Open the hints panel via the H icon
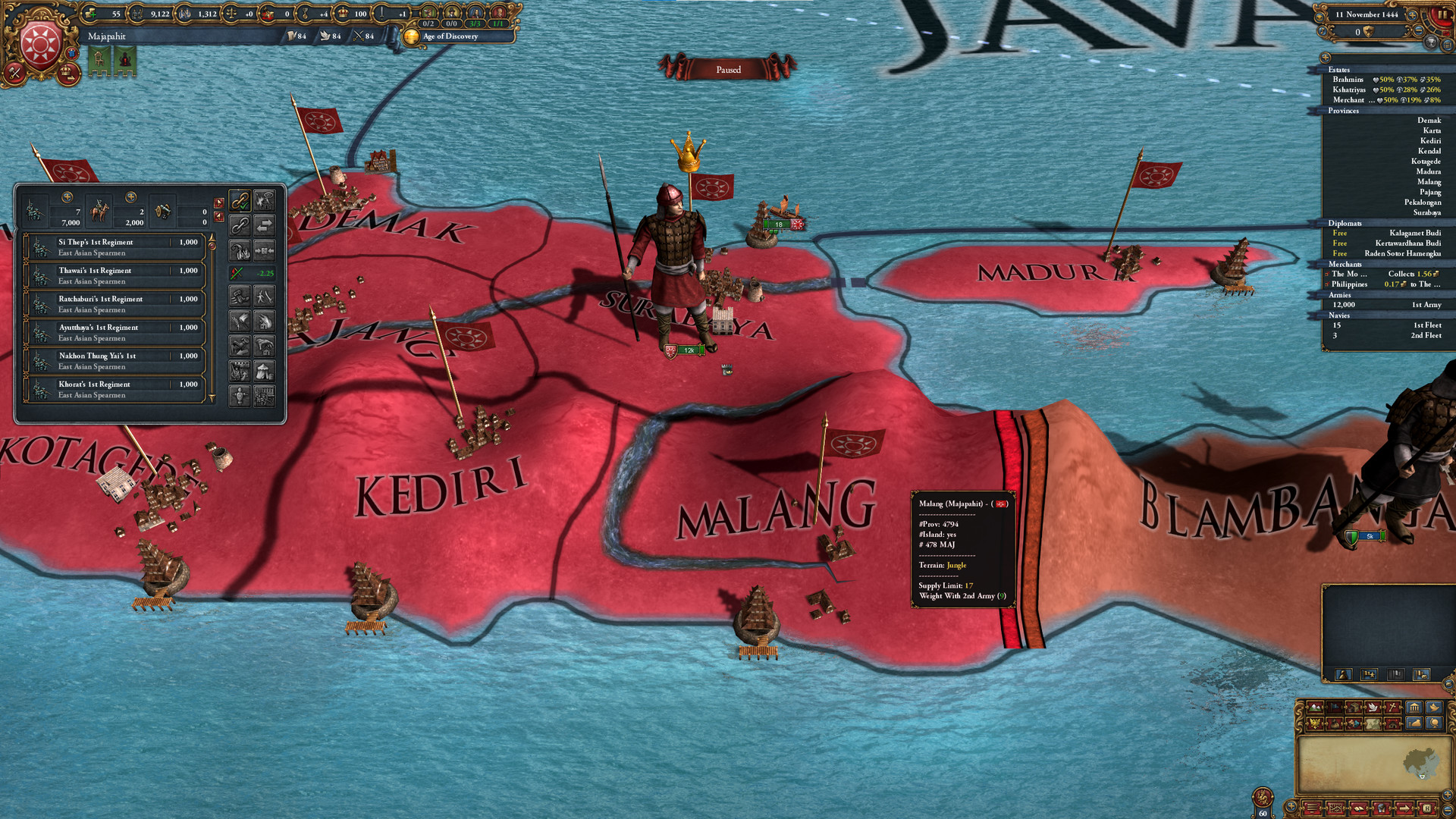Screen dimensions: 1456x819 pos(1429,808)
